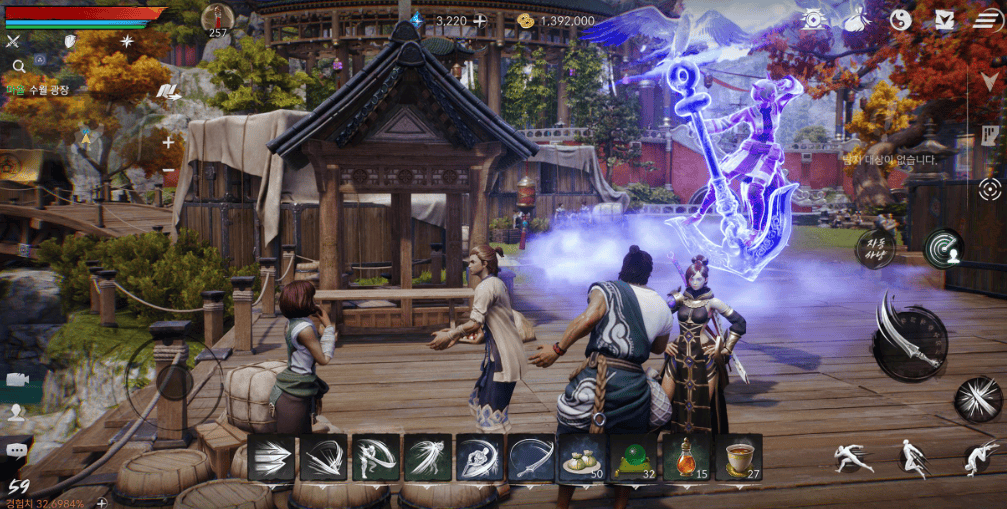Open the magnifier search on the map

tap(18, 66)
